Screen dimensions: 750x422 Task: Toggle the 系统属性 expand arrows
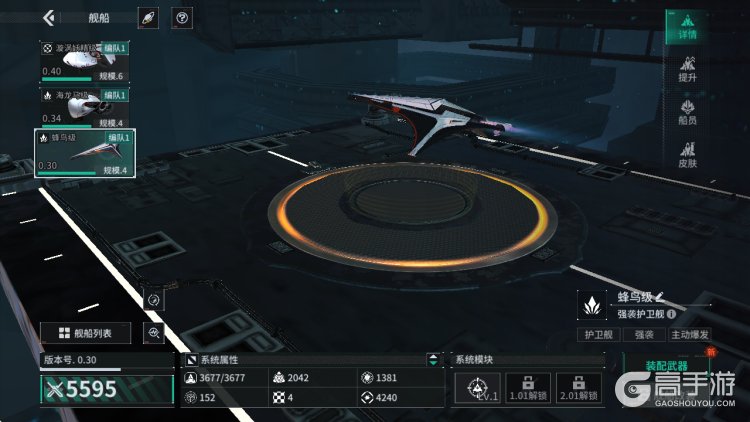[x=432, y=359]
